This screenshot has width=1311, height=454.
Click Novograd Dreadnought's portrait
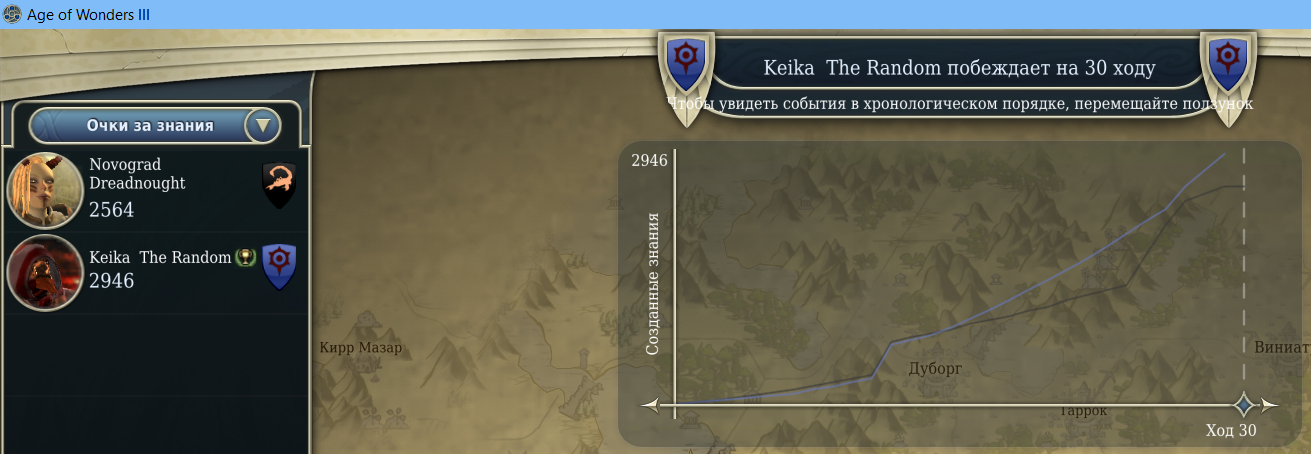point(44,190)
